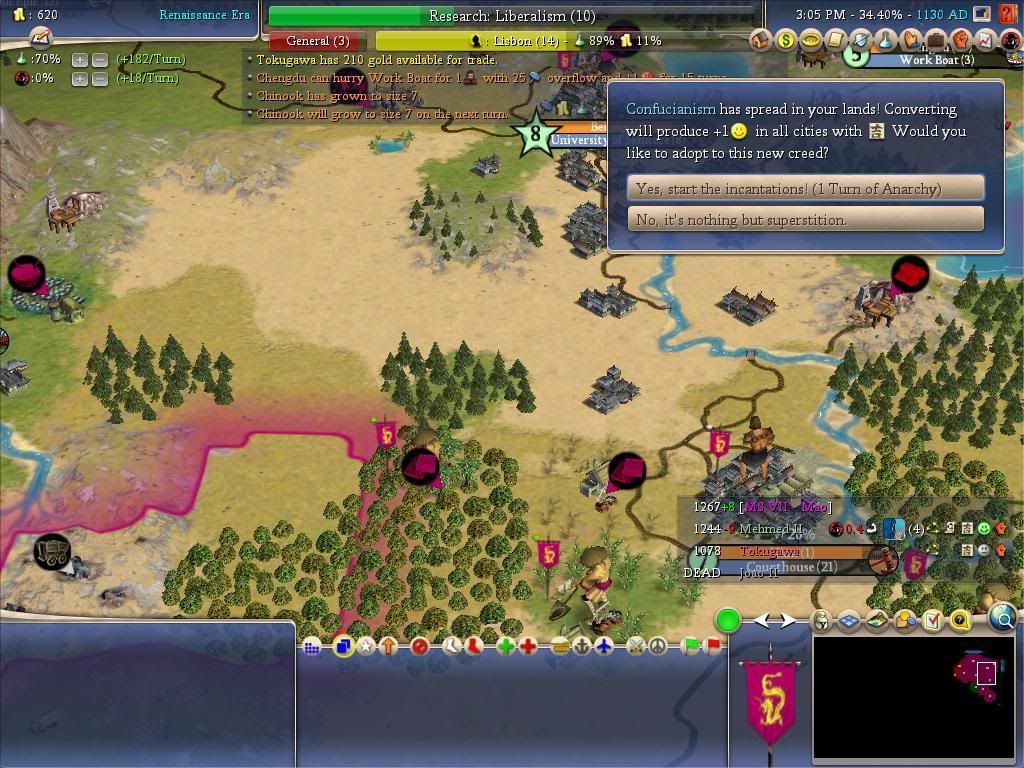Viewport: 1024px width, 768px height.
Task: Decline conversion with 'No, it's nothing but superstition'
Action: [805, 219]
